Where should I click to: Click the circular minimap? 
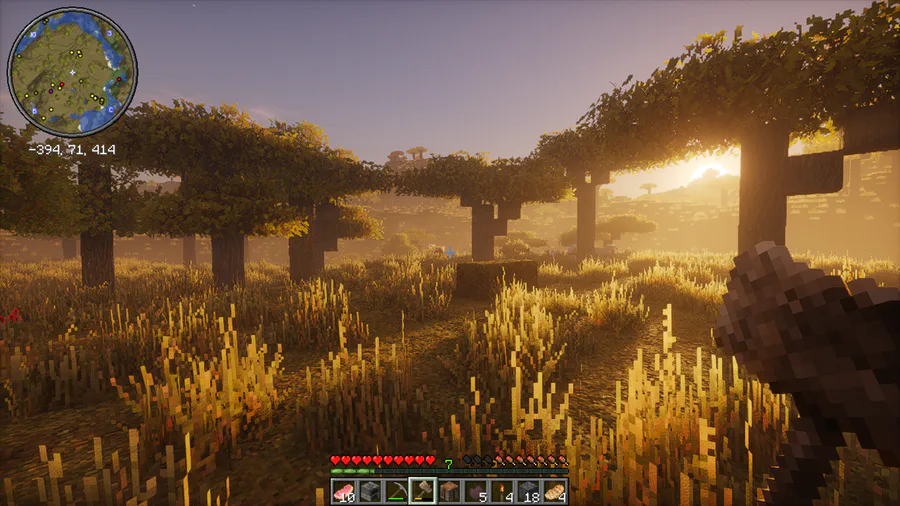click(72, 72)
